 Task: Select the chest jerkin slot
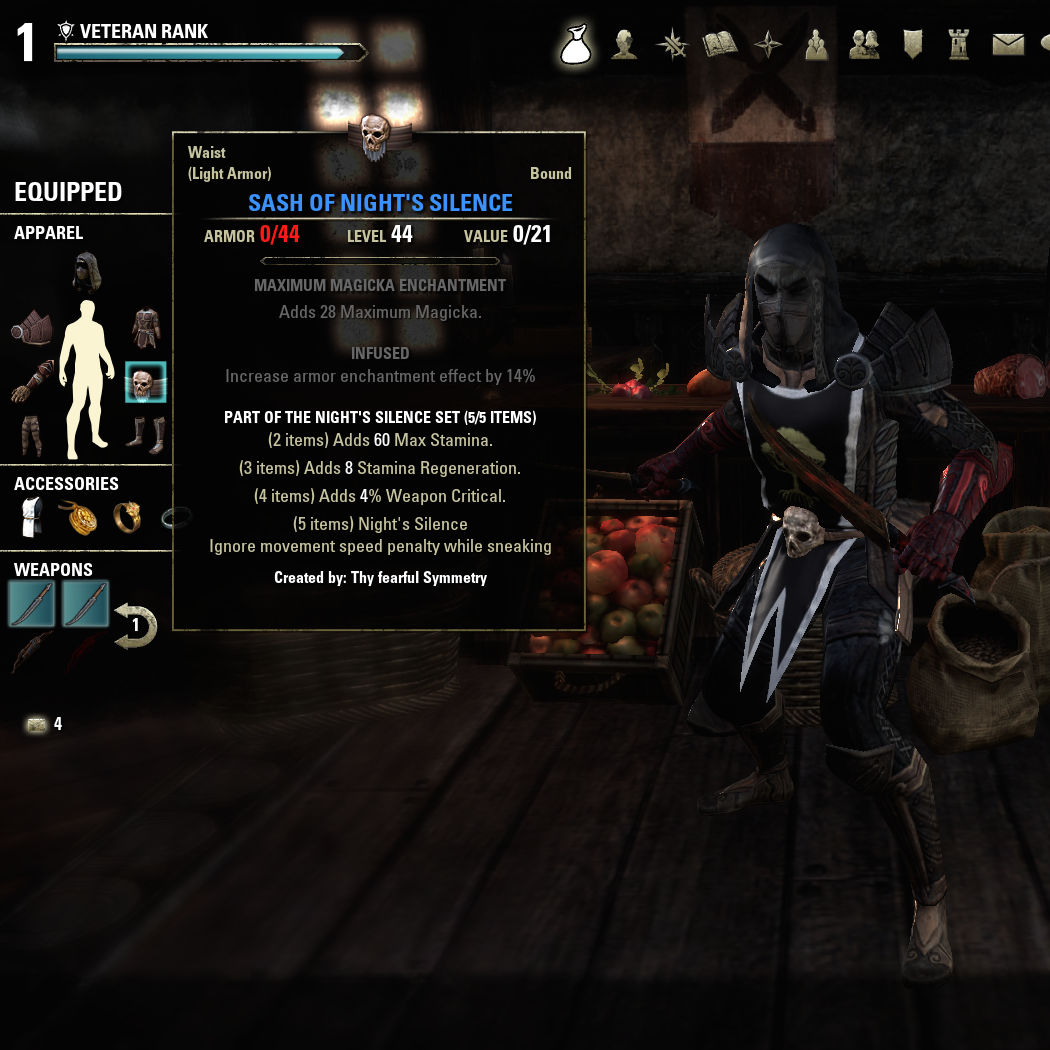146,328
